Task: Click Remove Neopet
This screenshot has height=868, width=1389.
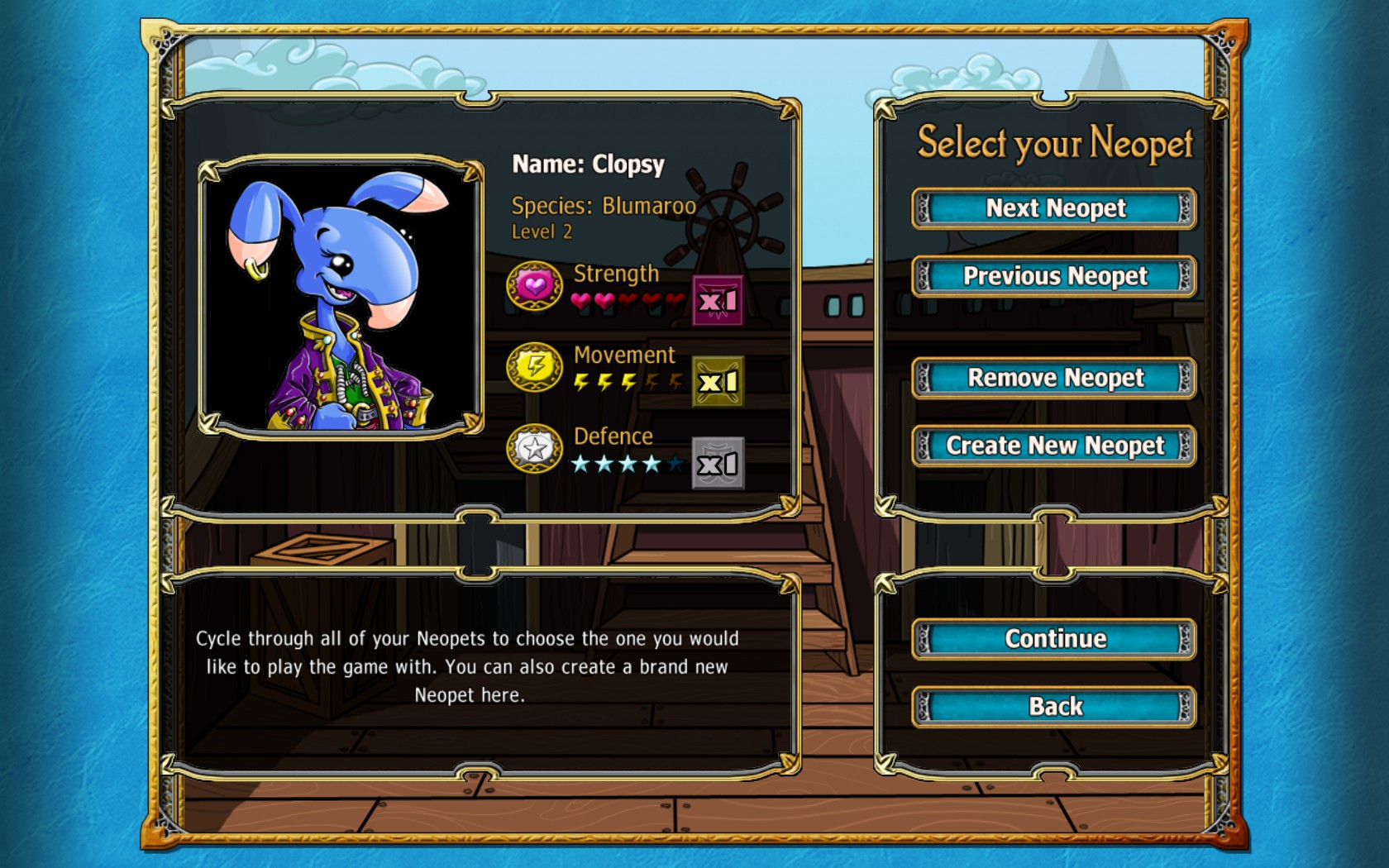Action: click(1052, 378)
